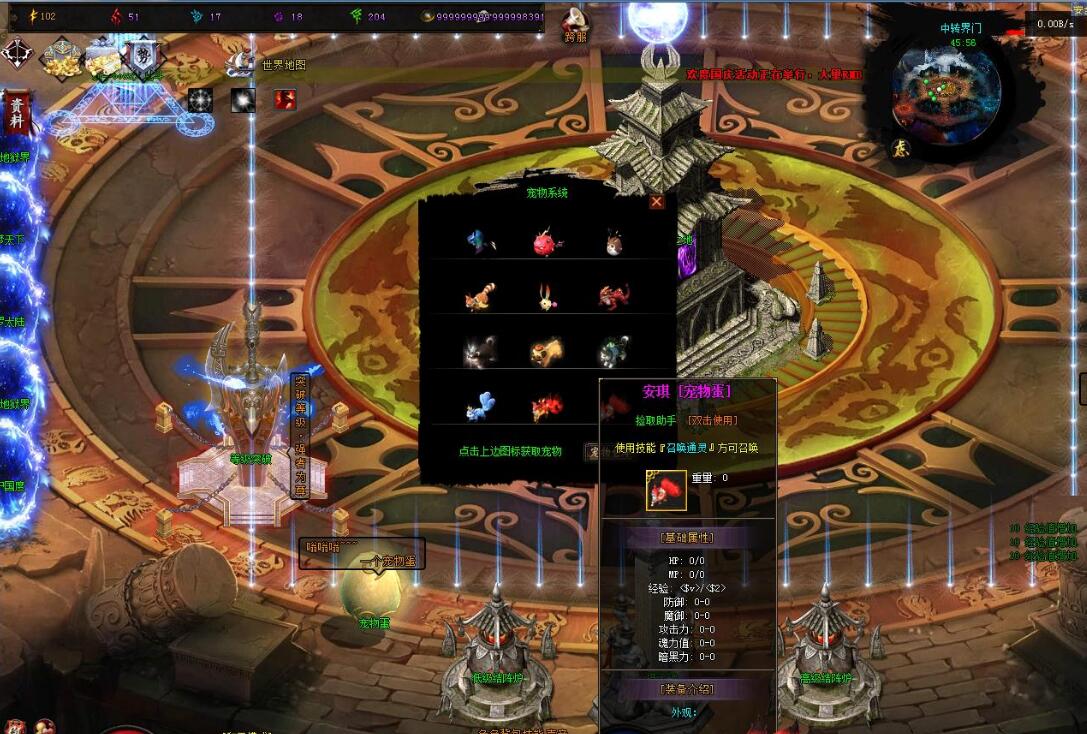Select the red spiky ball pet
The width and height of the screenshot is (1087, 734).
click(544, 242)
